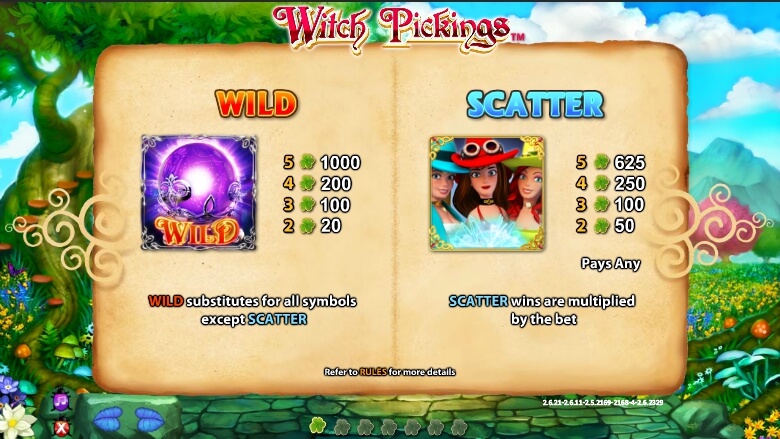Close the paytable with the red X beetle

(60, 427)
